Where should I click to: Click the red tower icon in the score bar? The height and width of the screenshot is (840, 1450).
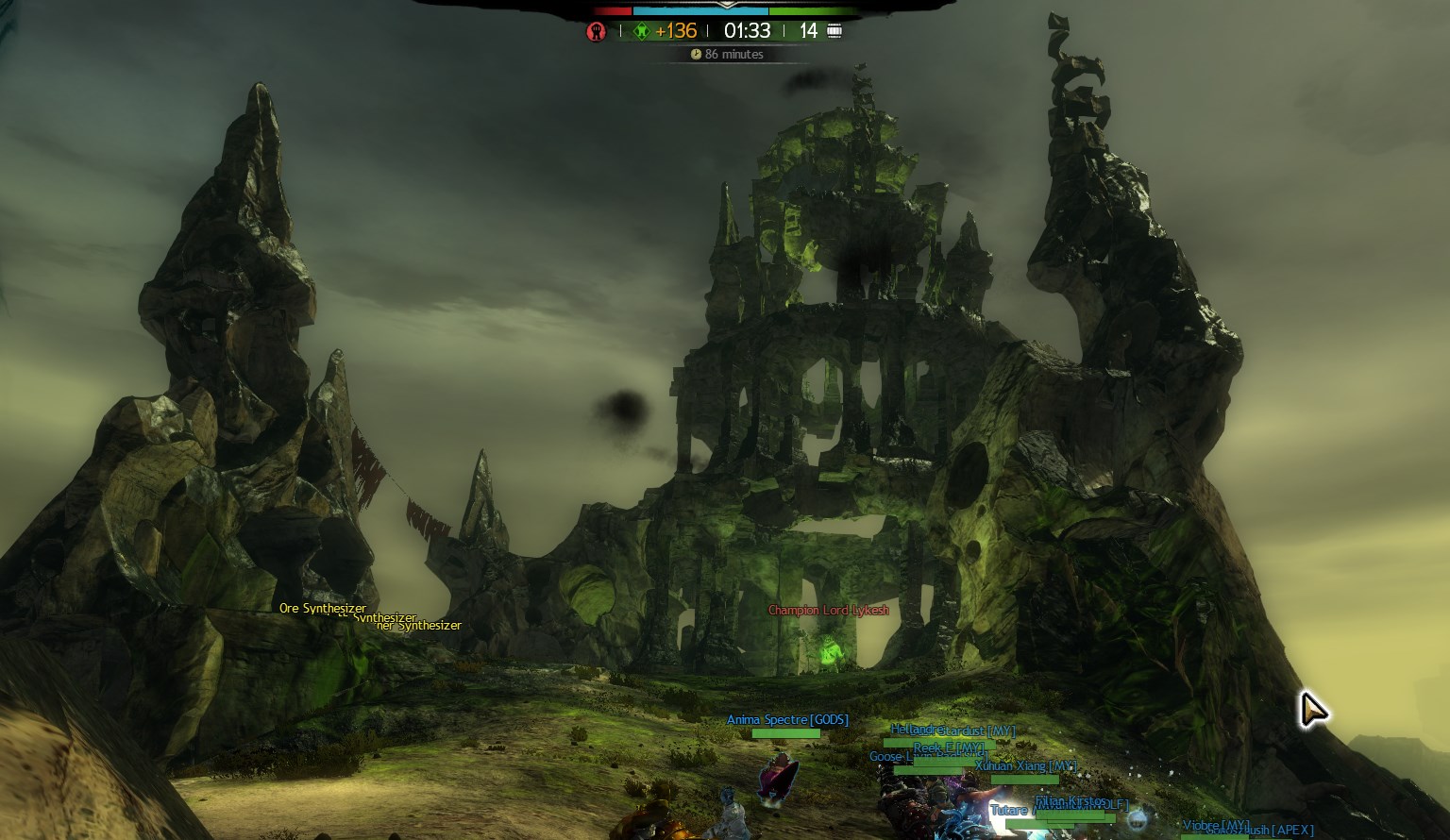[596, 31]
